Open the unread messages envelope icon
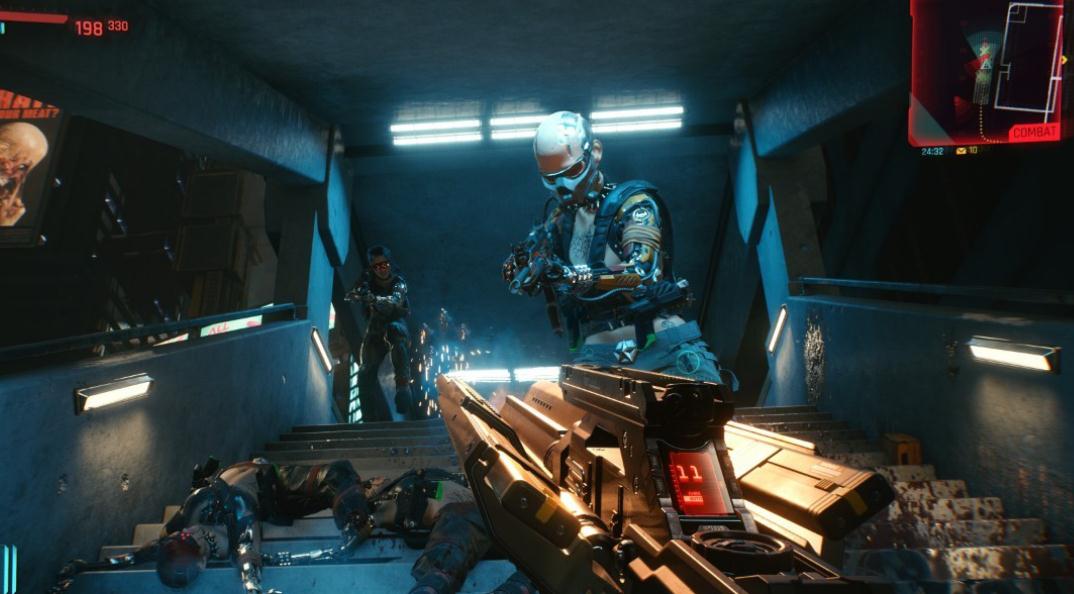 point(961,151)
